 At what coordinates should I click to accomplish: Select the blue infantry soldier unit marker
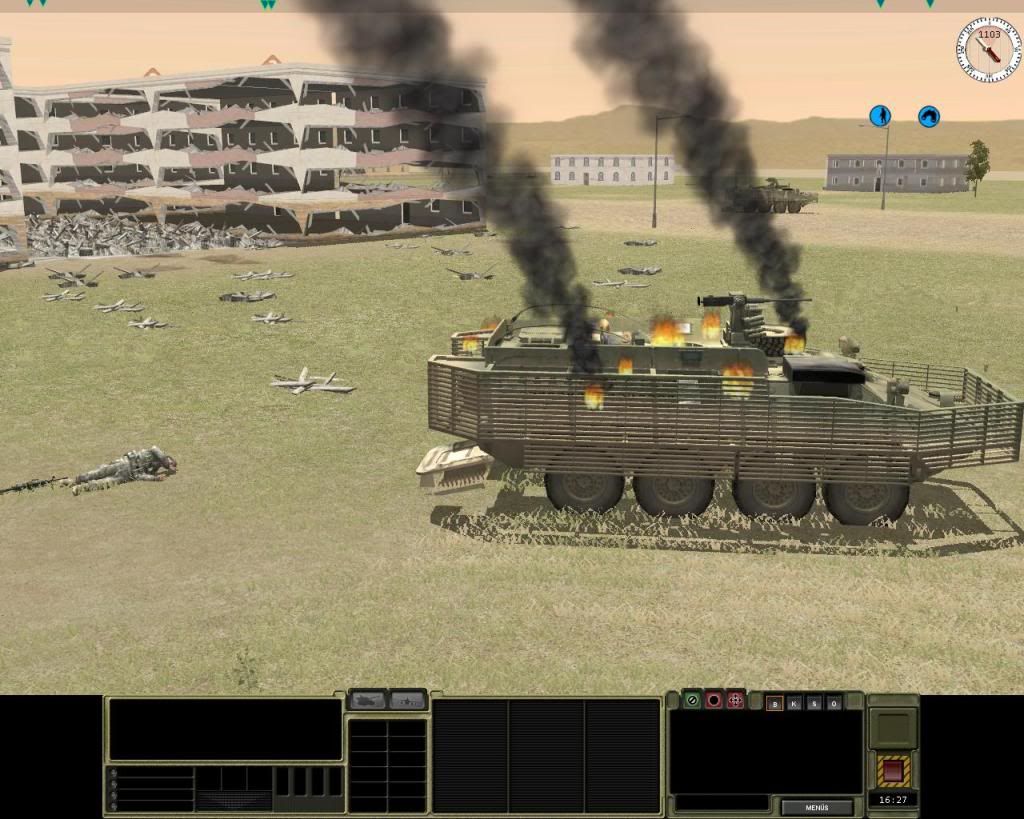point(880,116)
